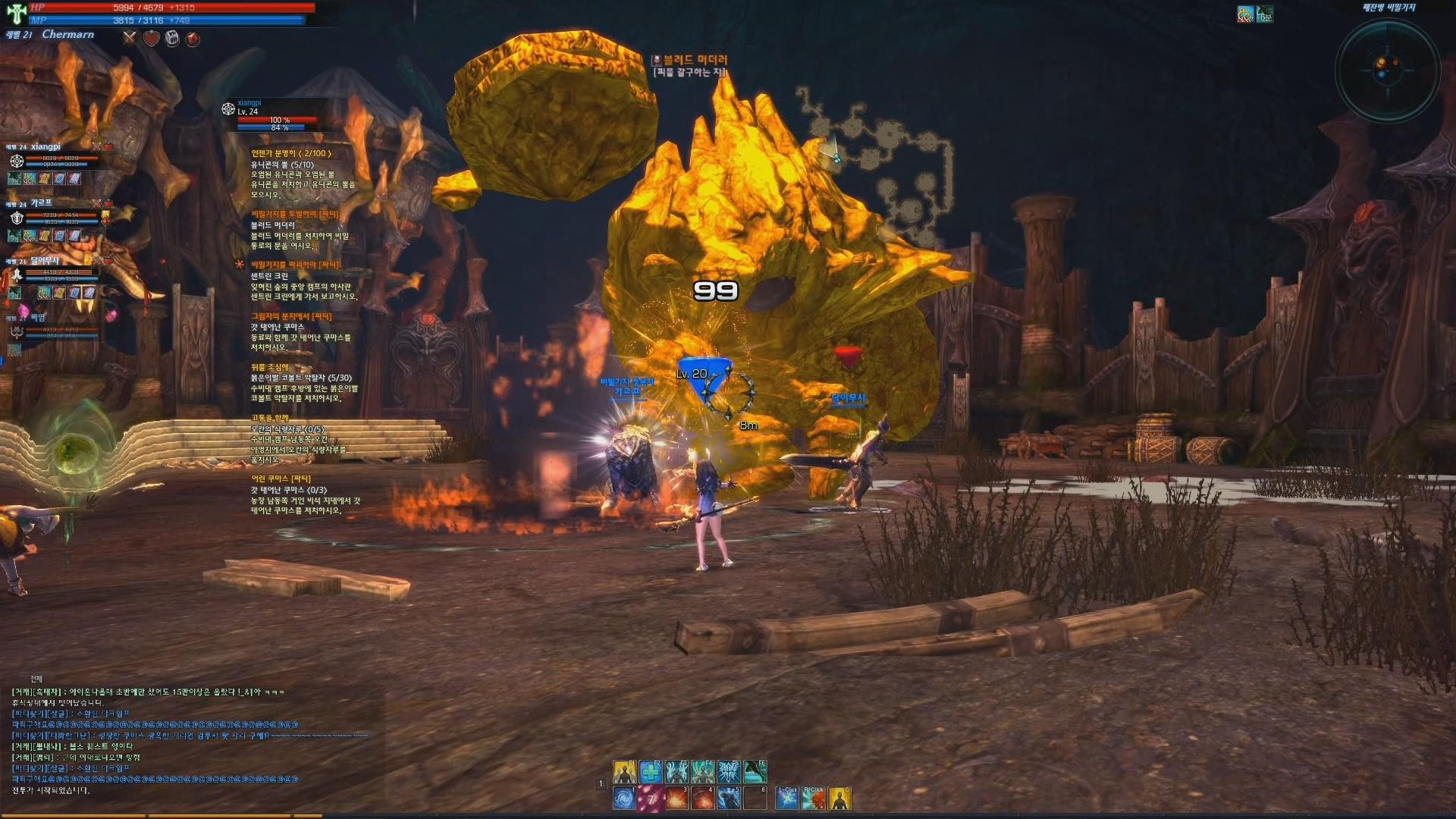Select the 전체 chat tab
This screenshot has height=819, width=1456.
pos(36,679)
